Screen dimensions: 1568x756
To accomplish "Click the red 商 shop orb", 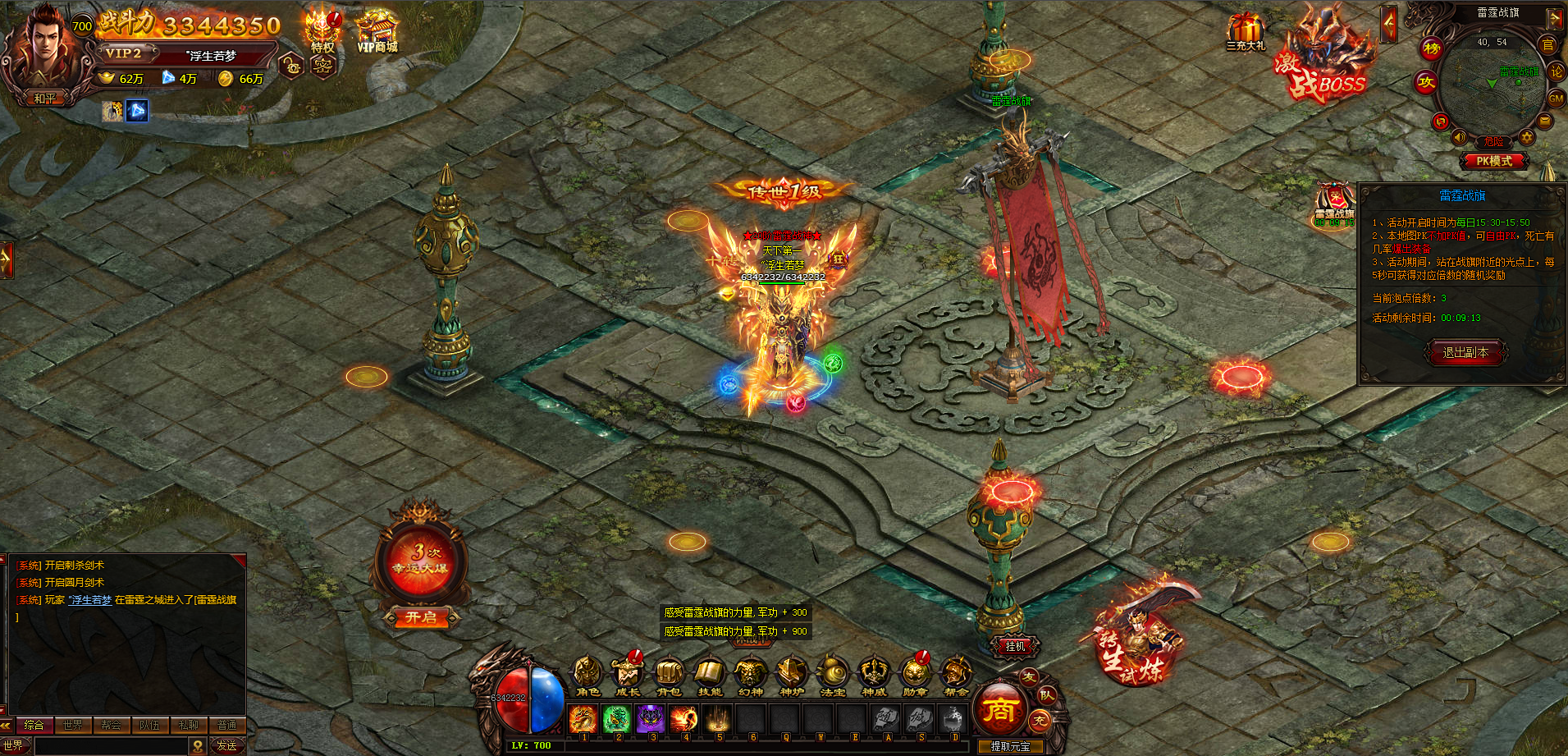I will (x=999, y=710).
